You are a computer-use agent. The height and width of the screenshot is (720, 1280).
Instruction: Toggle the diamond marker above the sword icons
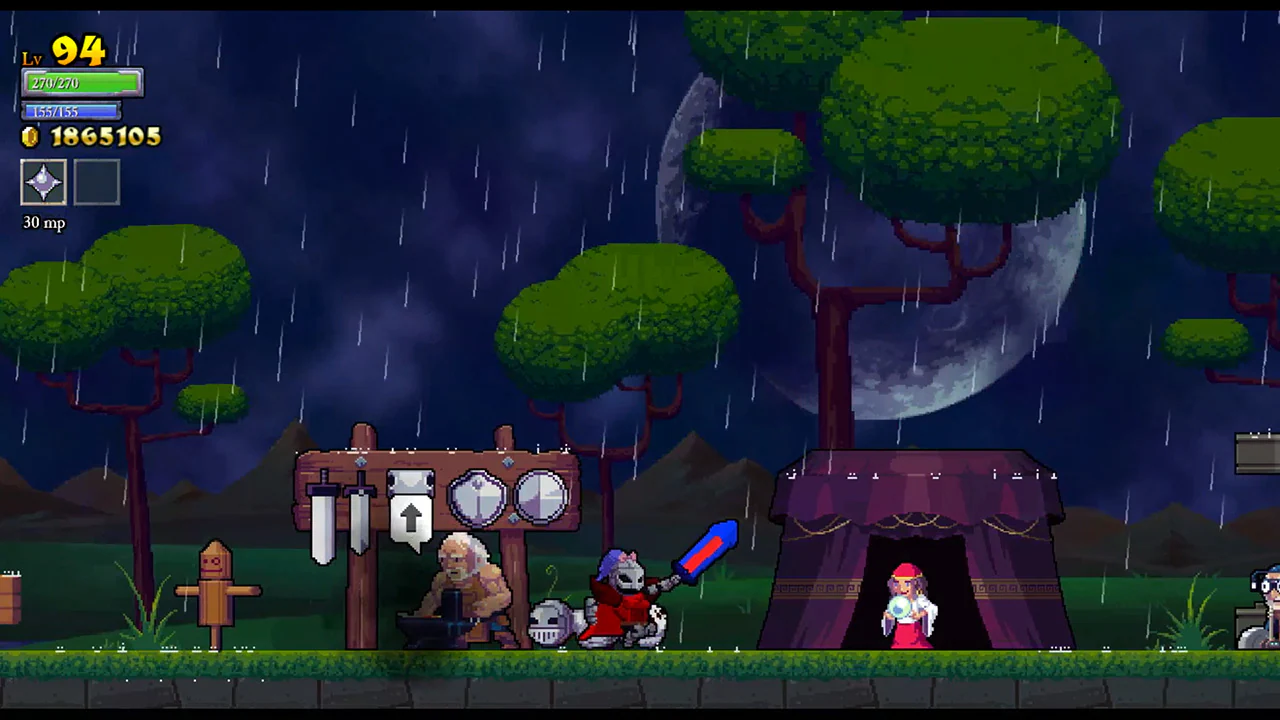(361, 461)
